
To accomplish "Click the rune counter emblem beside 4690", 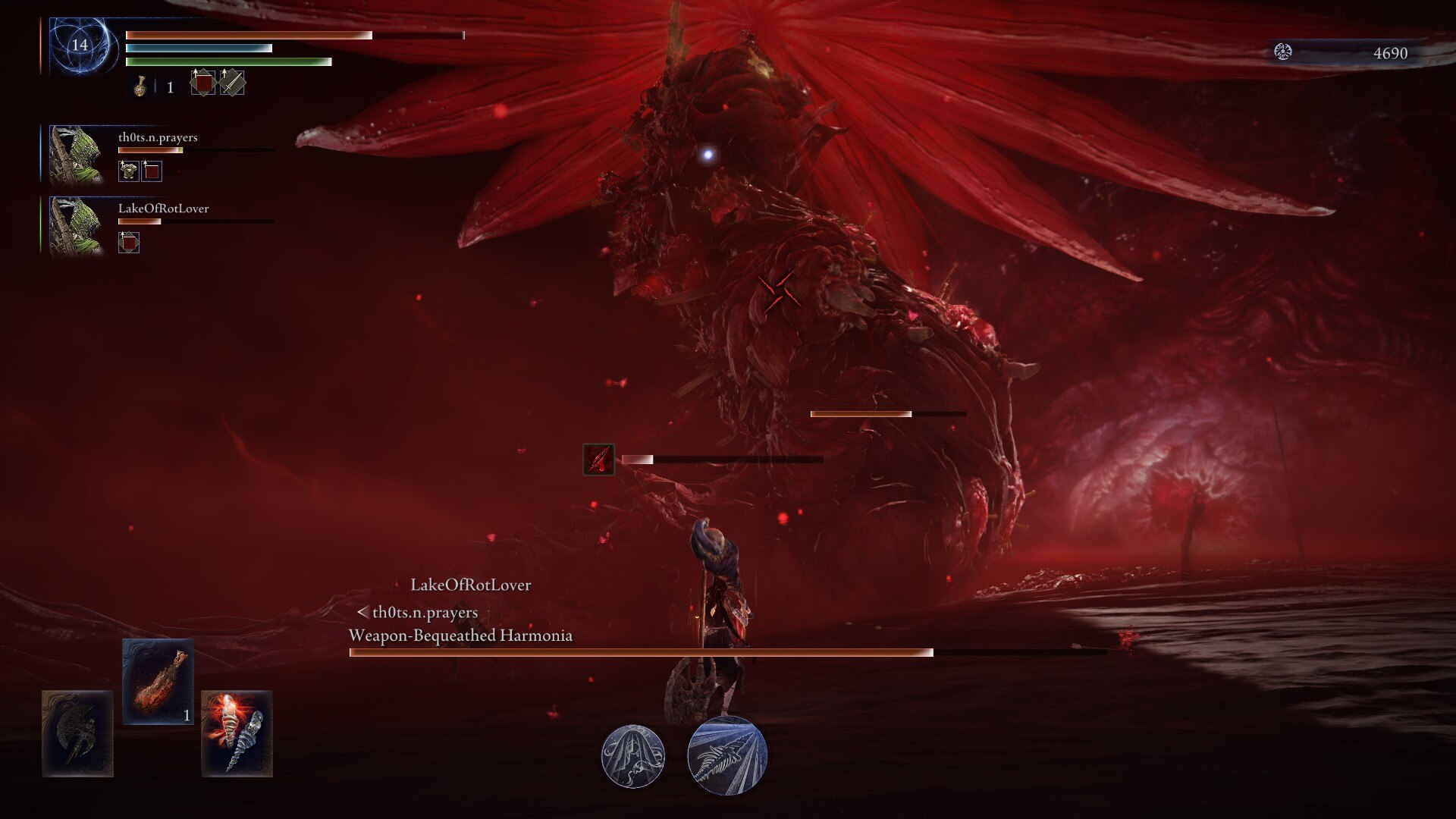I will (x=1282, y=53).
